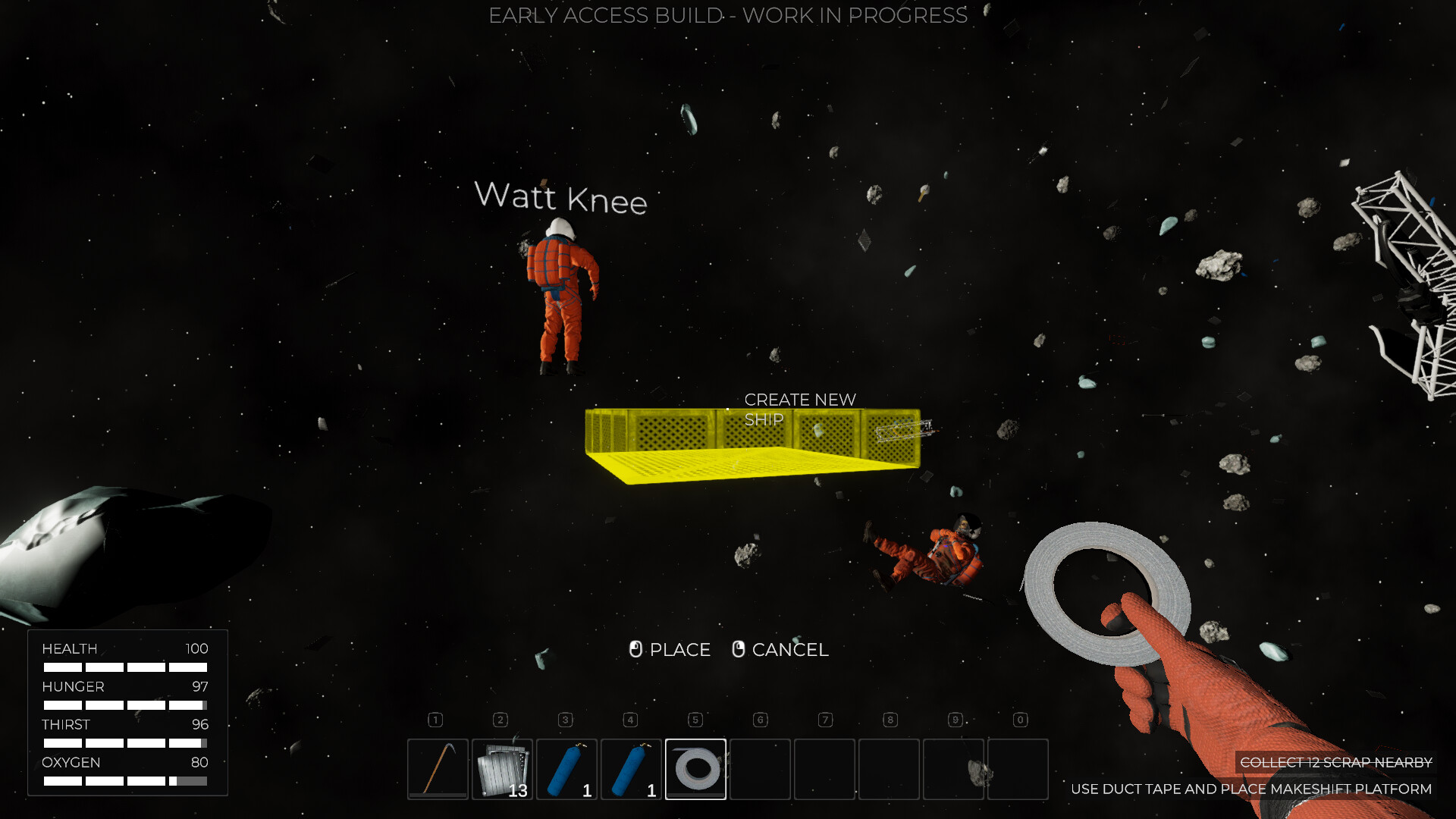Click the mouse icon next to PLACE
Screen dimensions: 1456x819
point(635,650)
